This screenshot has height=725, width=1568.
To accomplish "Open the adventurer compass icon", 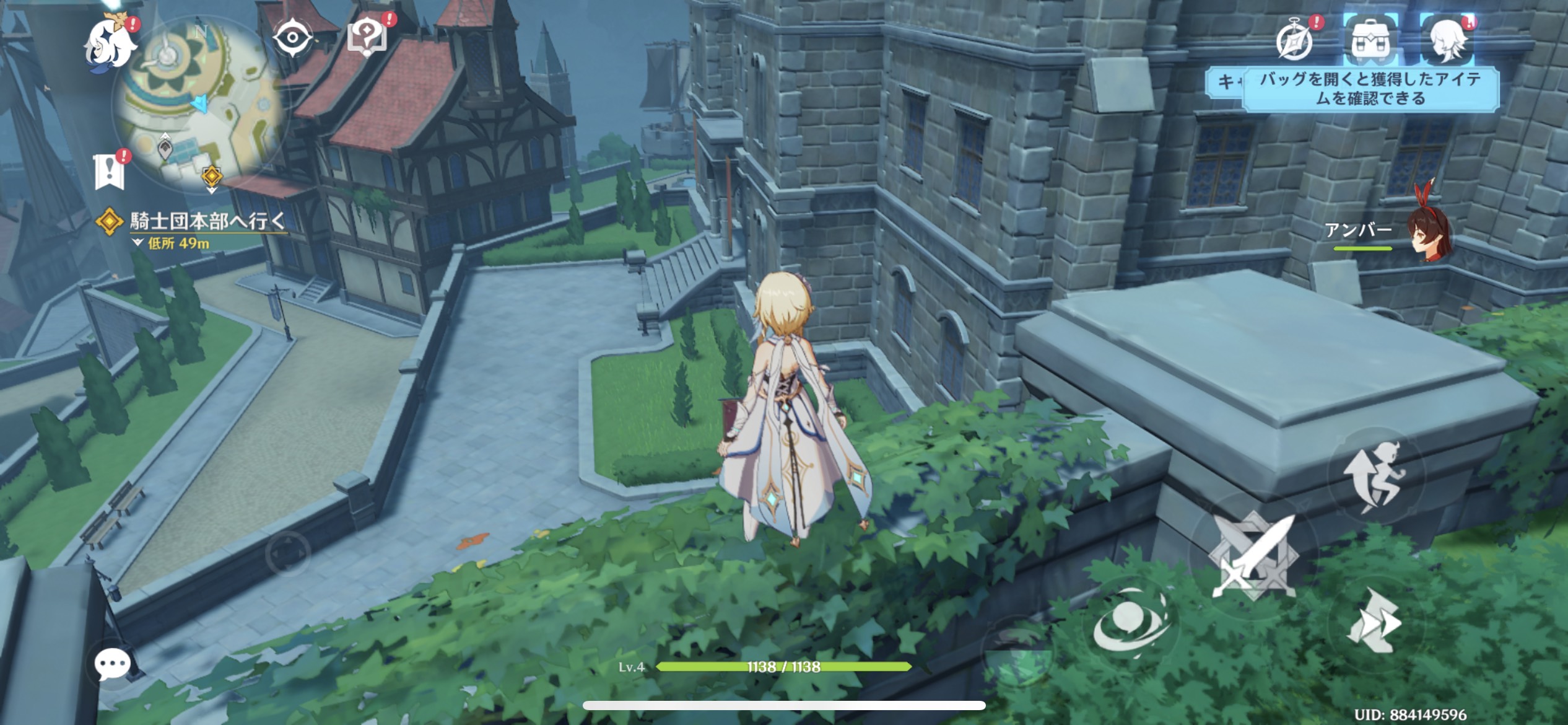I will coord(1296,41).
